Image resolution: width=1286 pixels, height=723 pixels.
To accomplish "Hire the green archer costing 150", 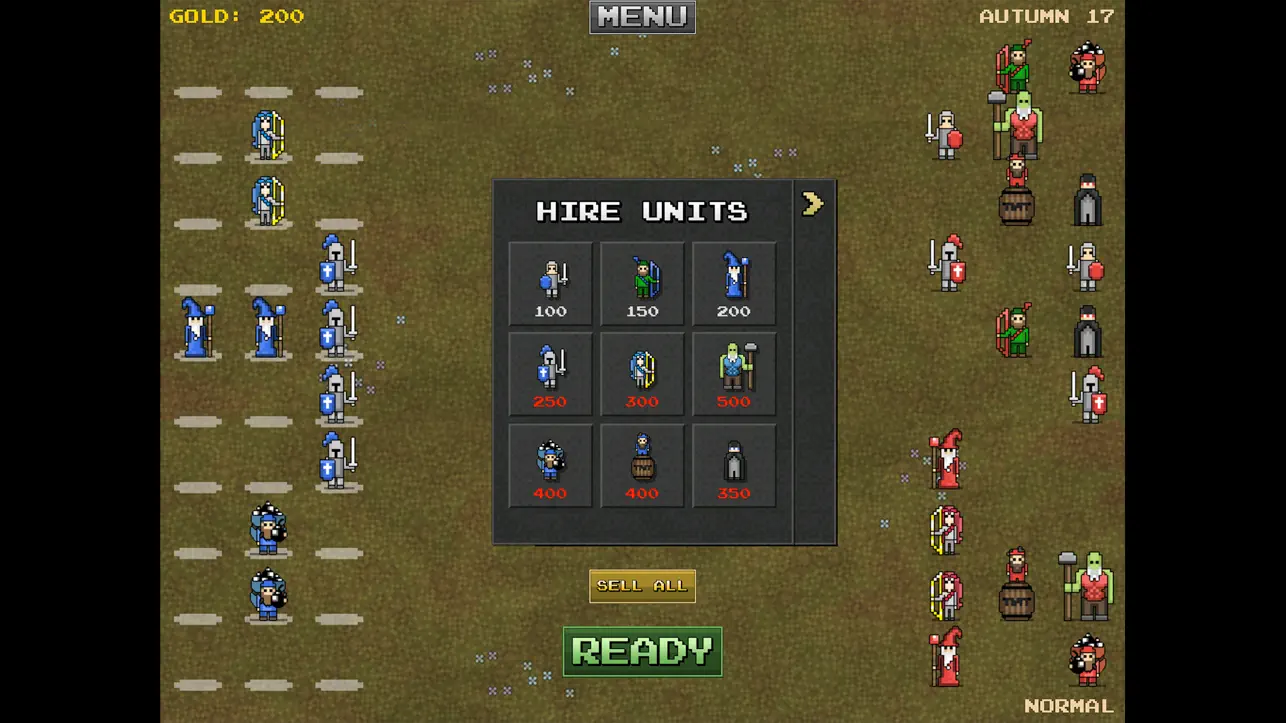I will click(x=642, y=281).
